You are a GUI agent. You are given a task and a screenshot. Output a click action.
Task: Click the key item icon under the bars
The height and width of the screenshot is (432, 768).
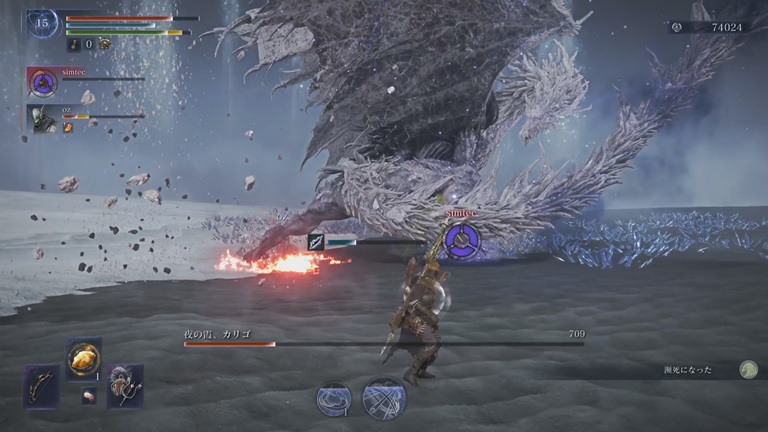coord(74,44)
